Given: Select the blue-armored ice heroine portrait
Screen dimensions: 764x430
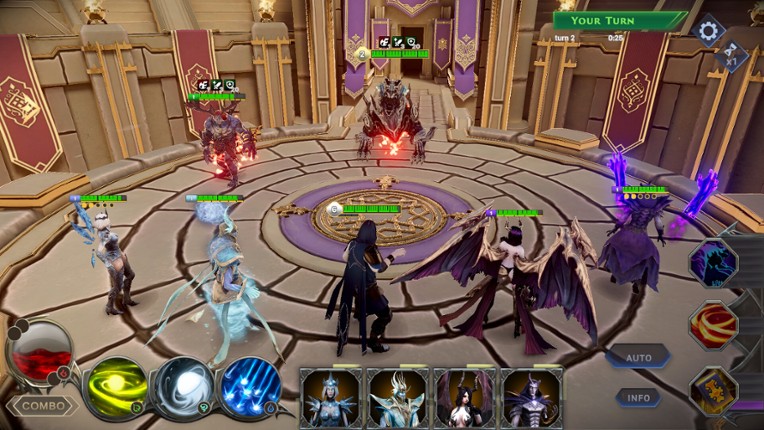Looking at the screenshot, I should tap(332, 398).
